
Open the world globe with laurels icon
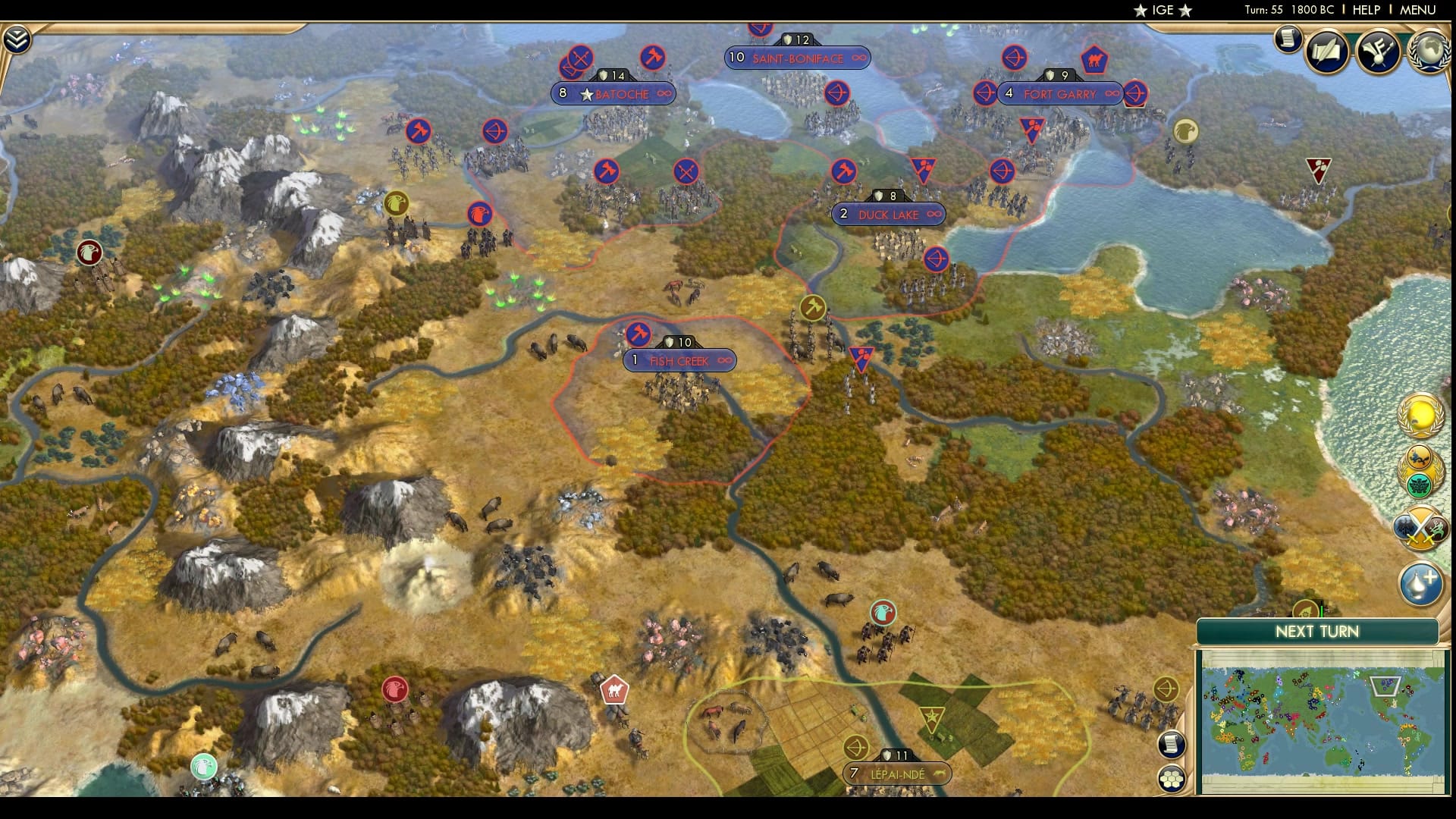[x=1429, y=52]
